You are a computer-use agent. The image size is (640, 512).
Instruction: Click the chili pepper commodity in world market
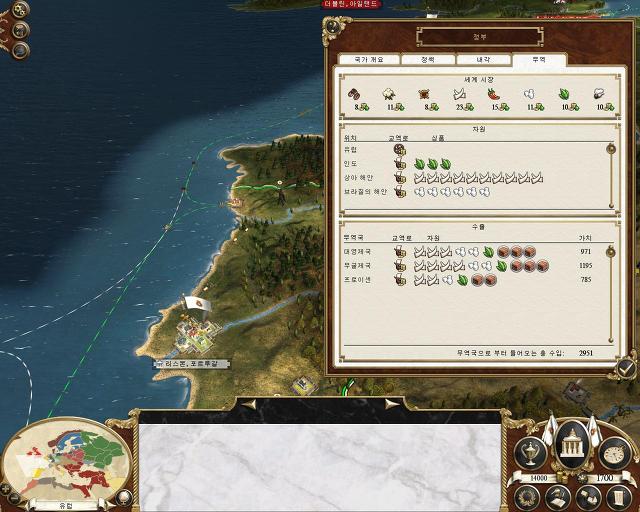tap(493, 94)
